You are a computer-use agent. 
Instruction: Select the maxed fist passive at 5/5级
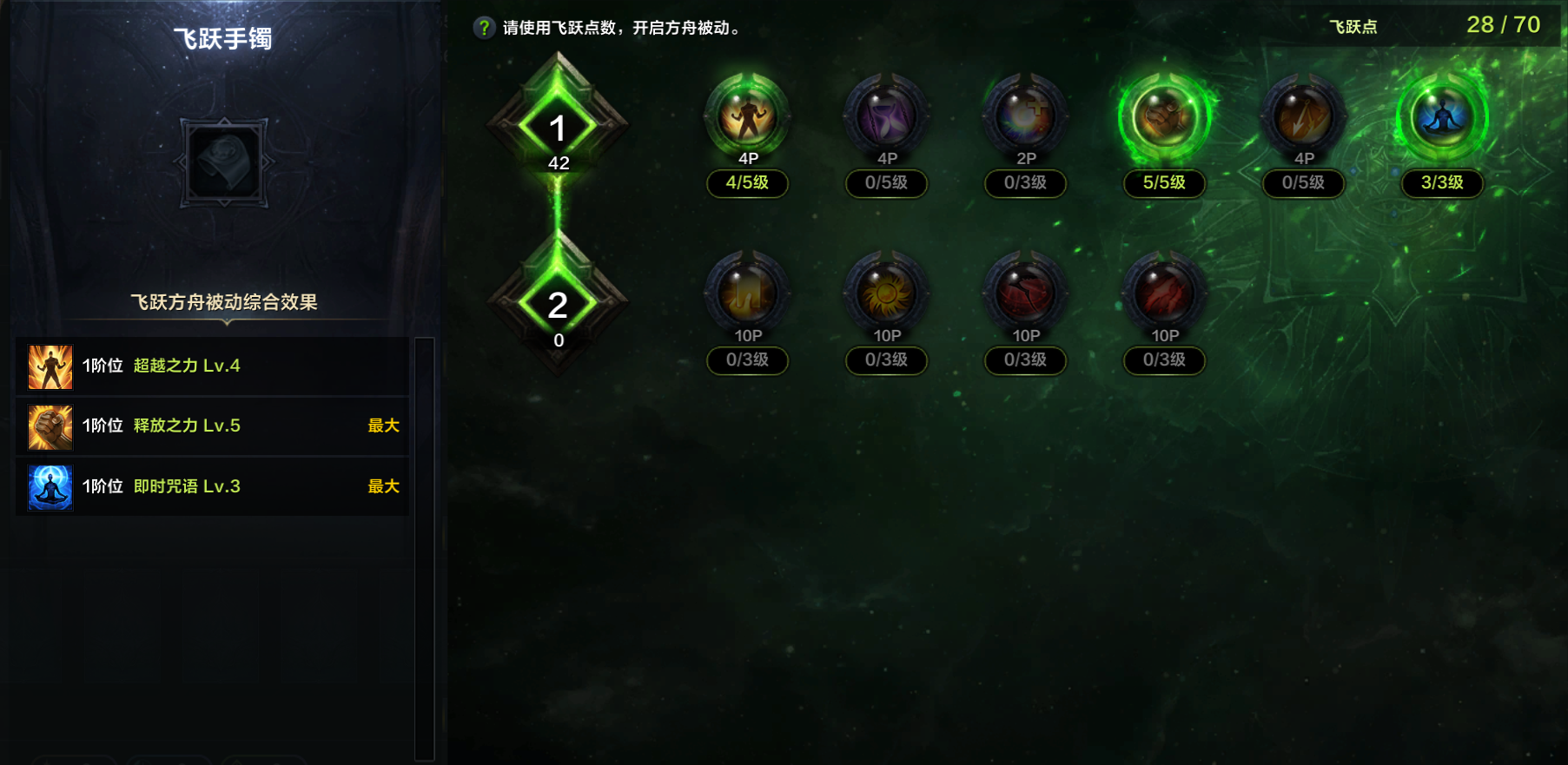point(1164,117)
